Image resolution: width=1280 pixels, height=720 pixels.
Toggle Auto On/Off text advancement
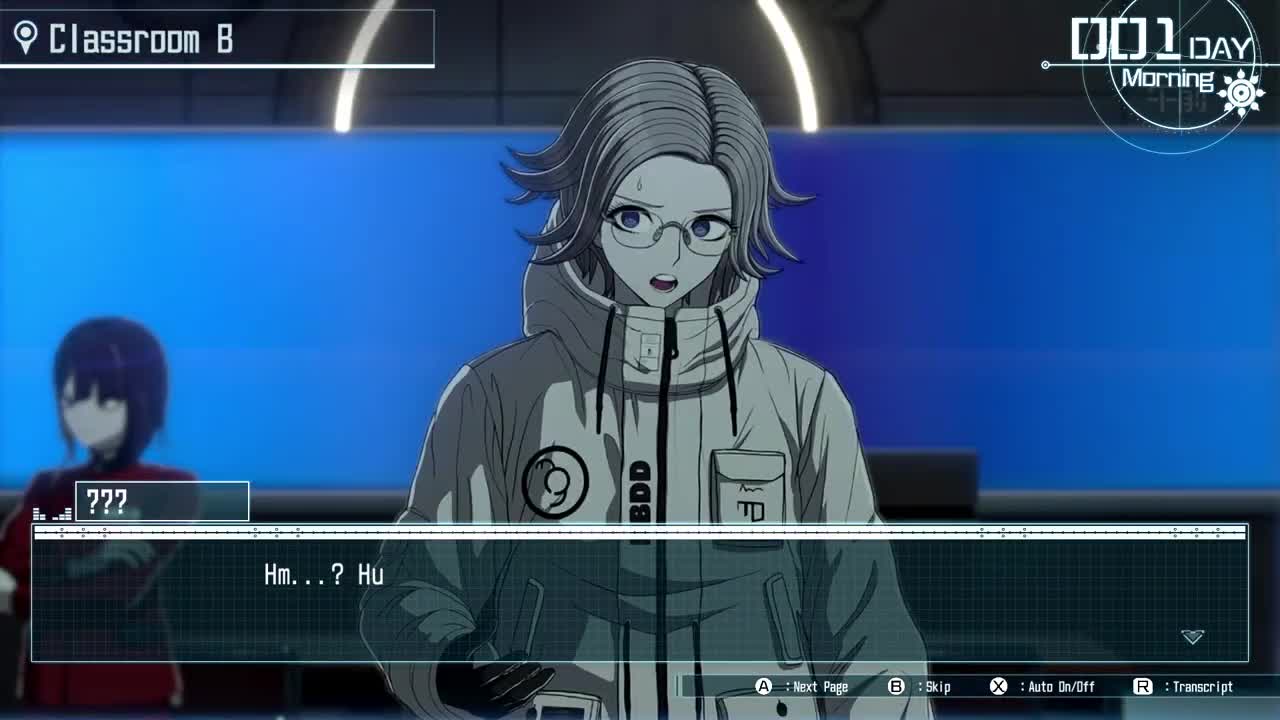pos(1060,687)
